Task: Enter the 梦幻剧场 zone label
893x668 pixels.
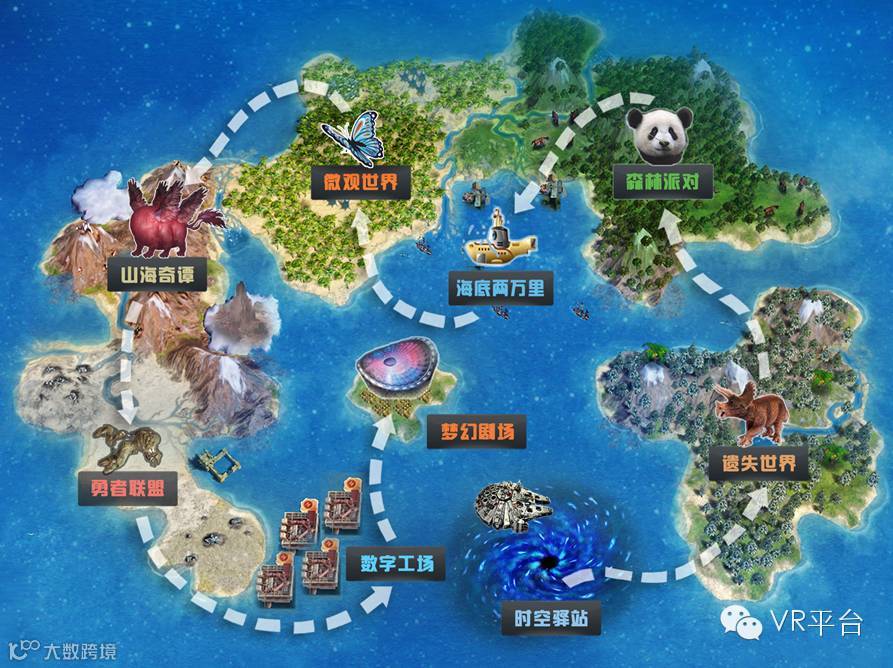Action: click(478, 434)
